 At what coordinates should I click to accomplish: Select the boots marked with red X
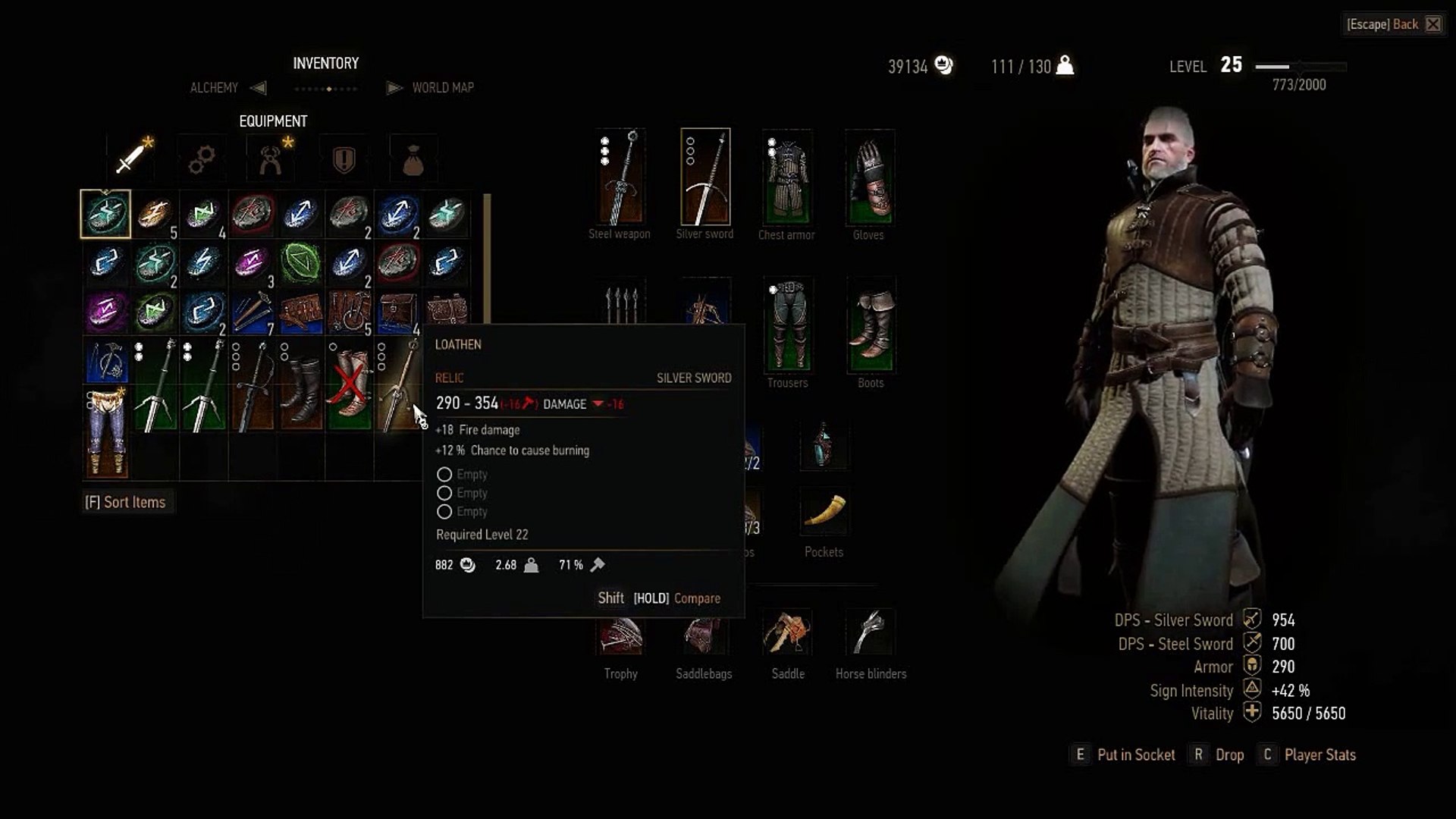tap(349, 385)
